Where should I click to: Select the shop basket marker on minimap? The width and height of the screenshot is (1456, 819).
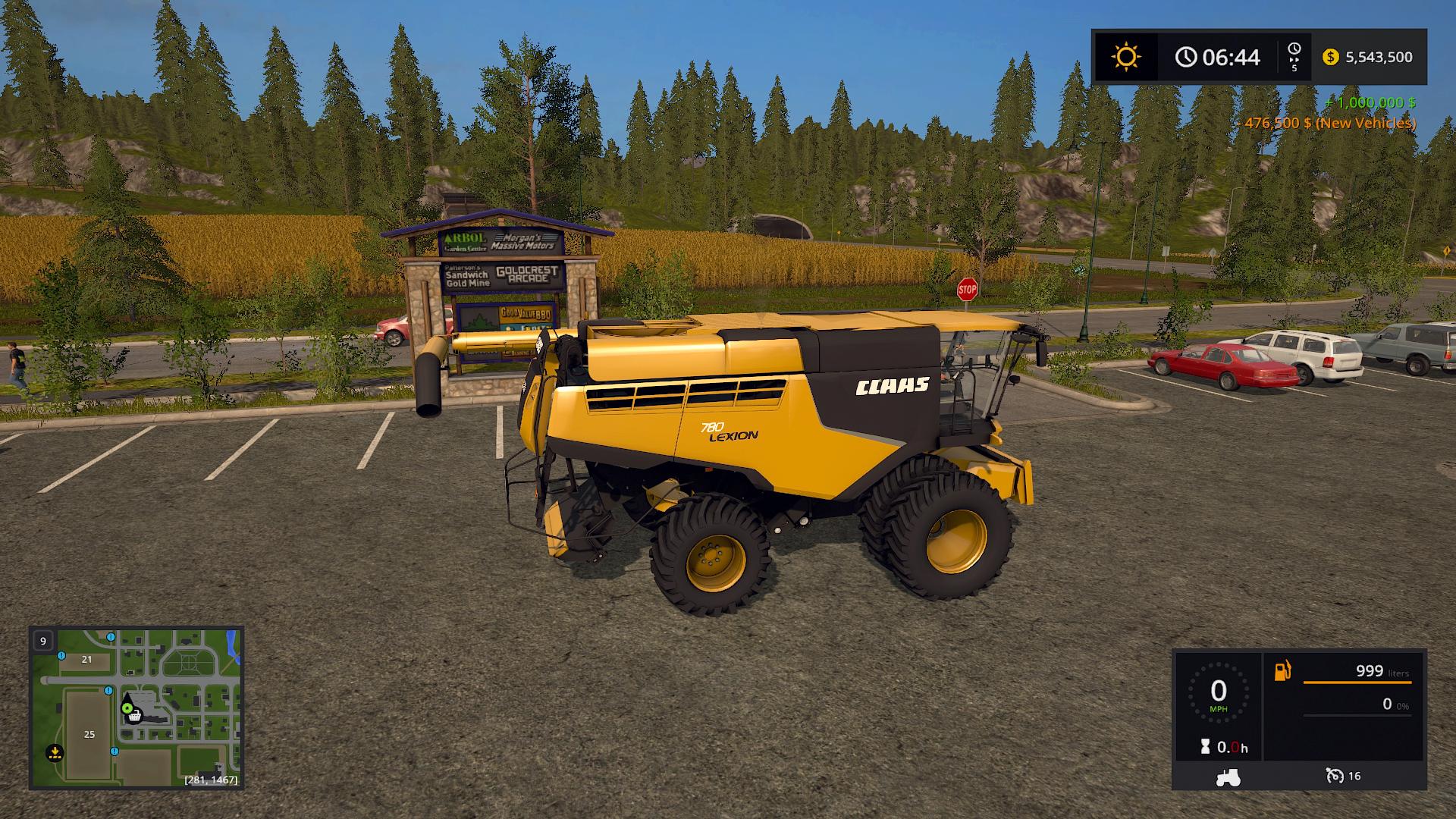135,715
